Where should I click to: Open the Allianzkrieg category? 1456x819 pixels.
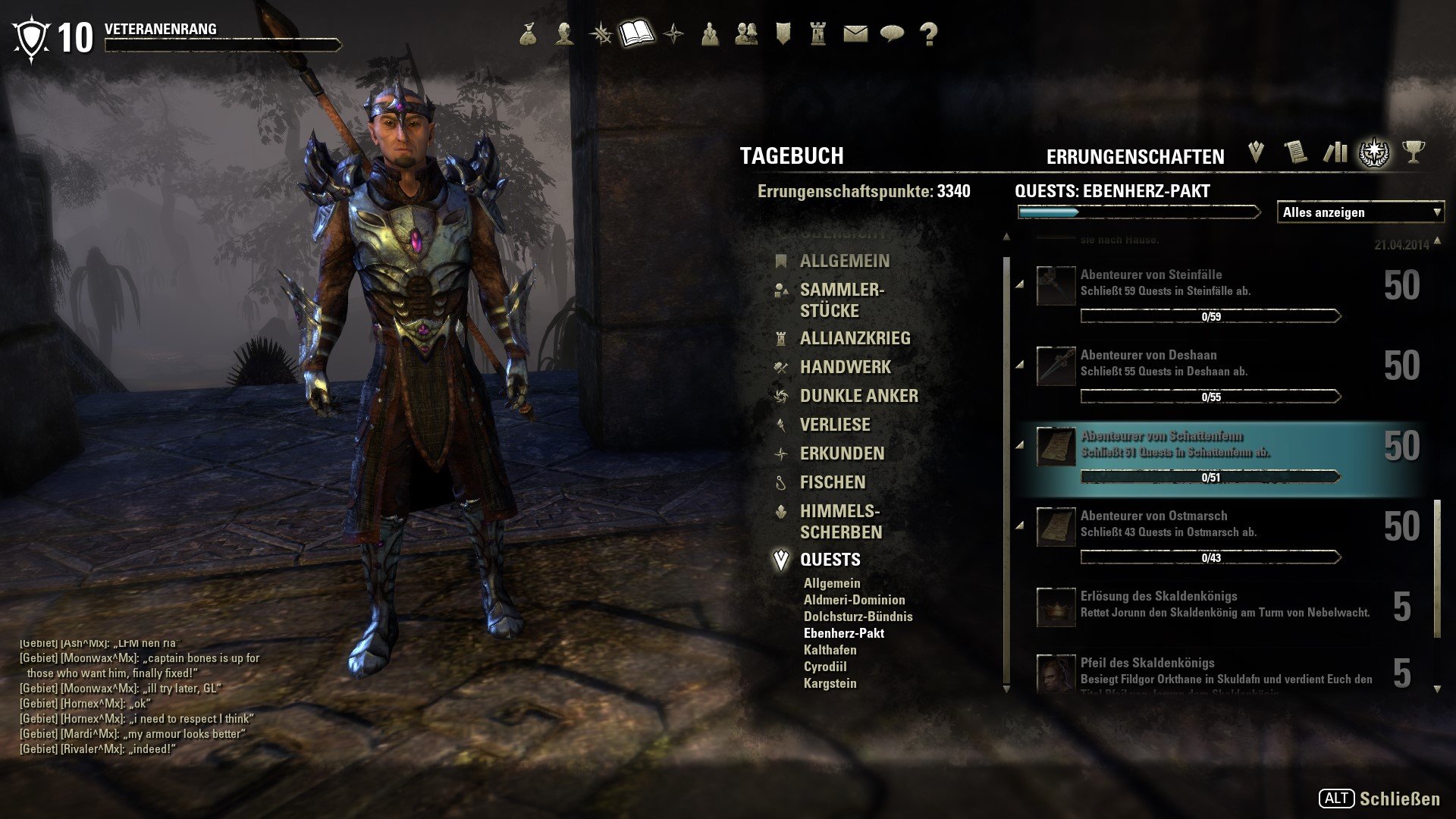coord(855,338)
